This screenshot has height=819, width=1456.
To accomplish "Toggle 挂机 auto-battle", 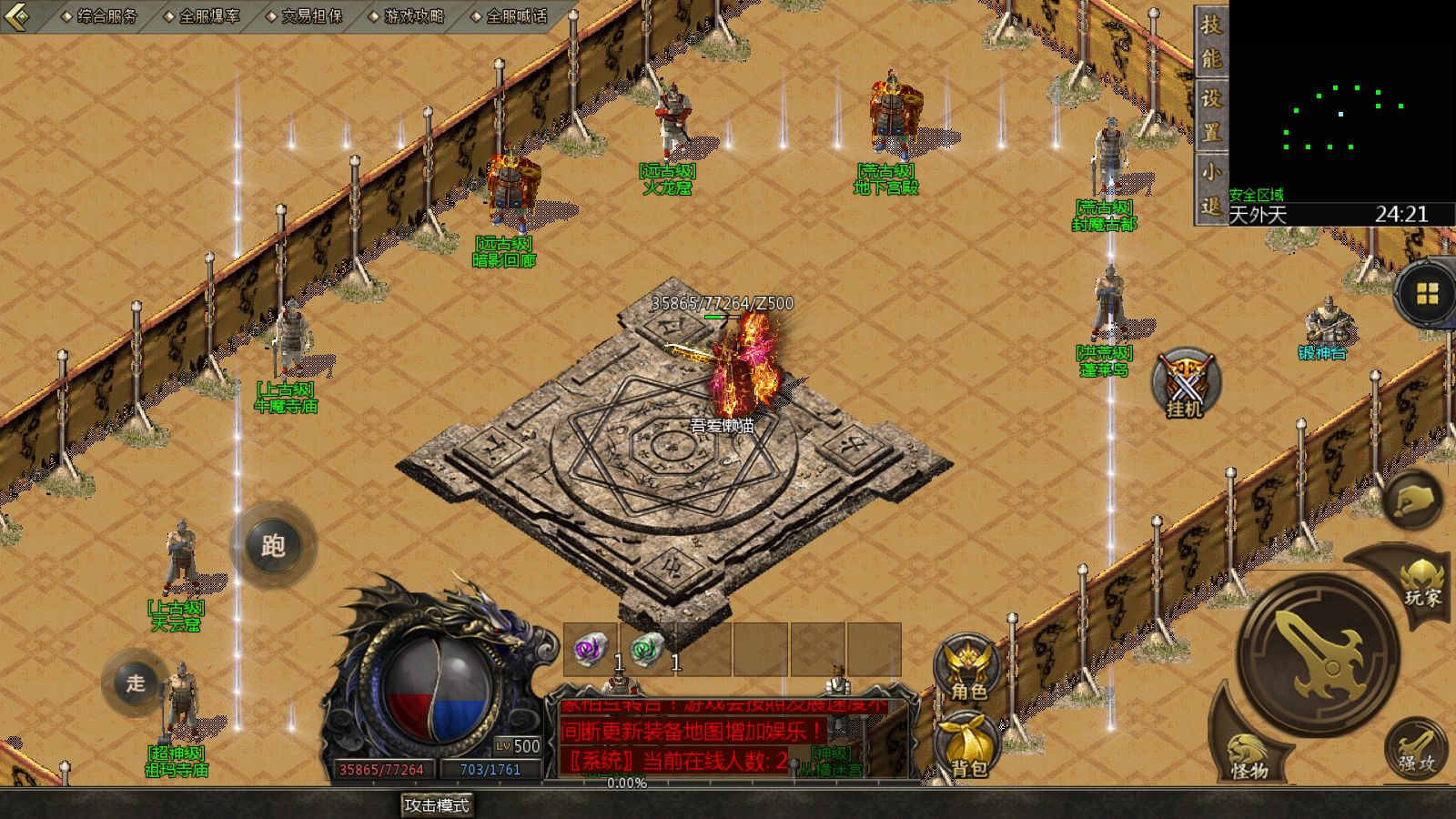I will click(1185, 384).
